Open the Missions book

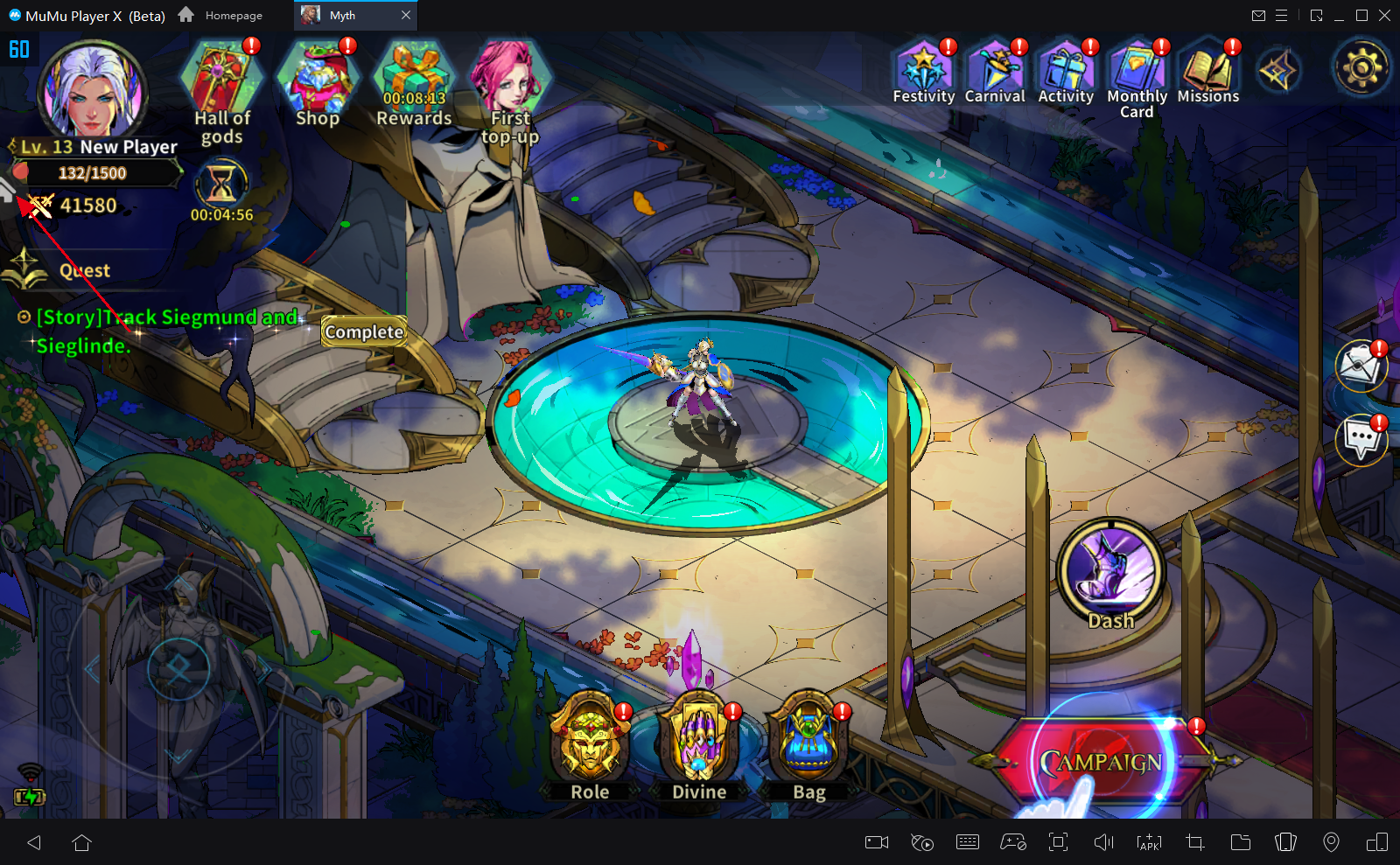pyautogui.click(x=1207, y=68)
